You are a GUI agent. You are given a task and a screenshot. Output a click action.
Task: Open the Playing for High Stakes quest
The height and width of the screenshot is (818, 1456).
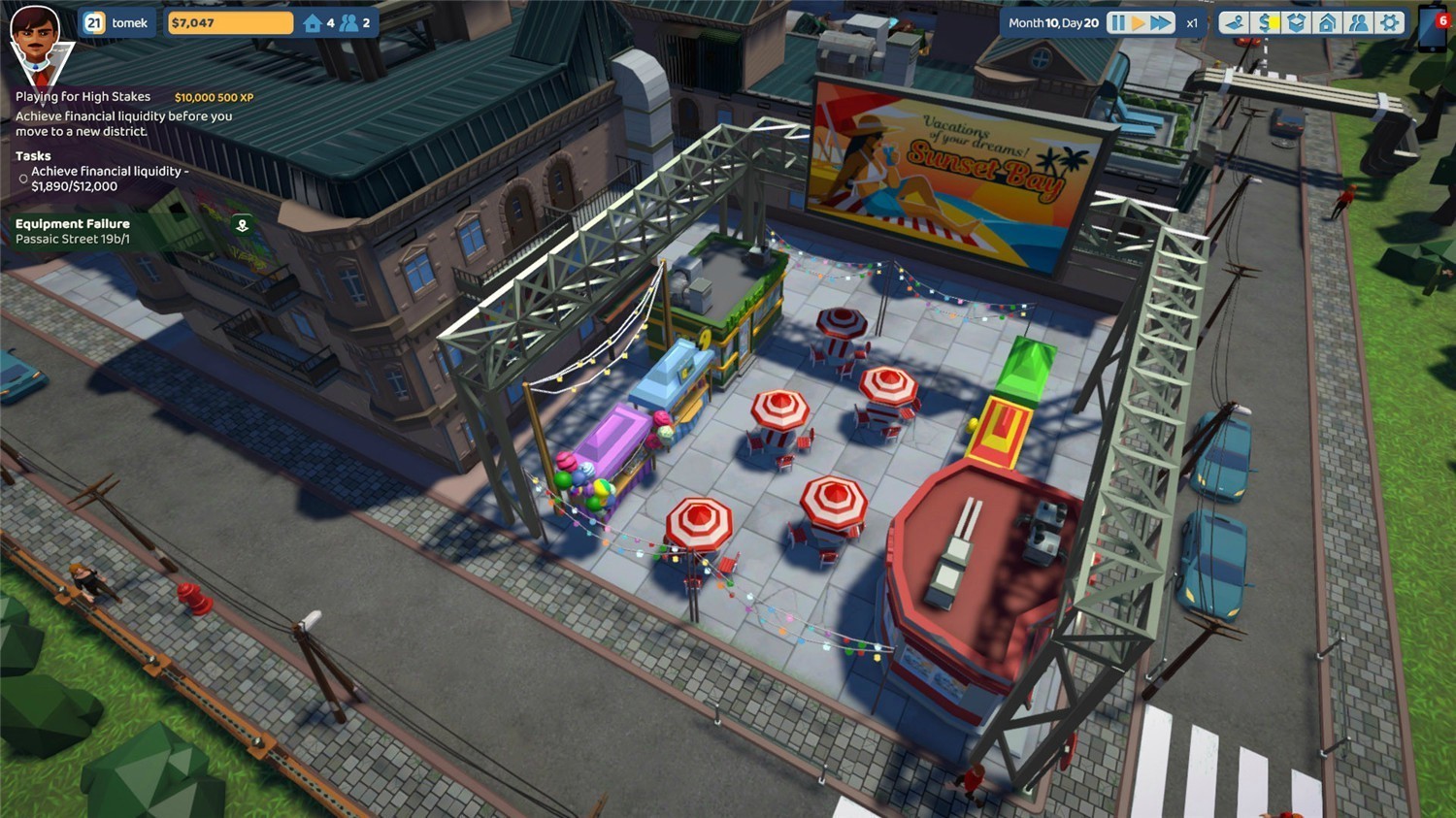[83, 97]
